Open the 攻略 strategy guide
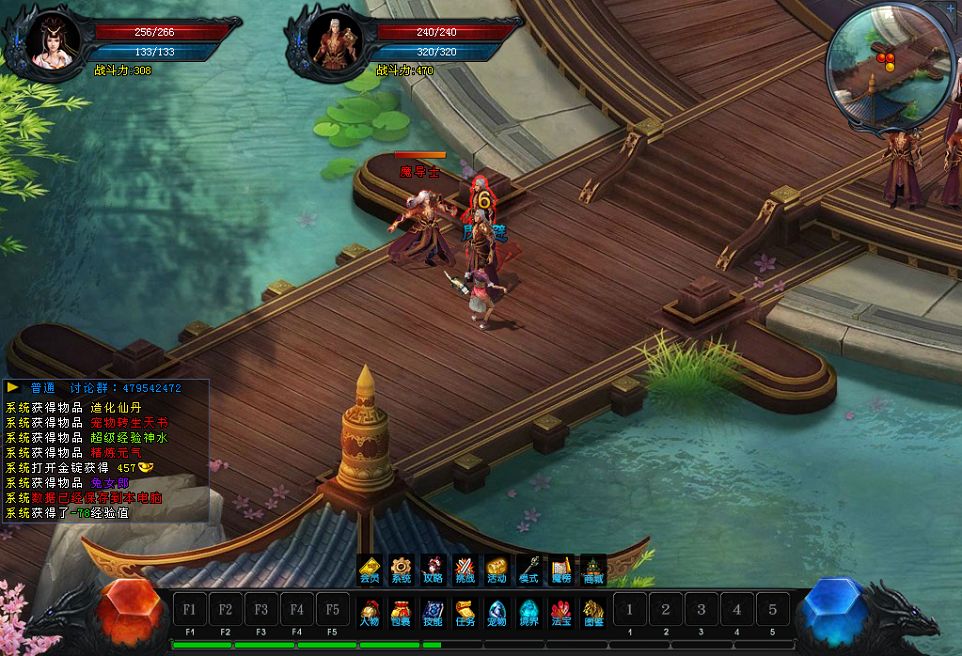Screen dimensions: 962x656 tap(432, 570)
